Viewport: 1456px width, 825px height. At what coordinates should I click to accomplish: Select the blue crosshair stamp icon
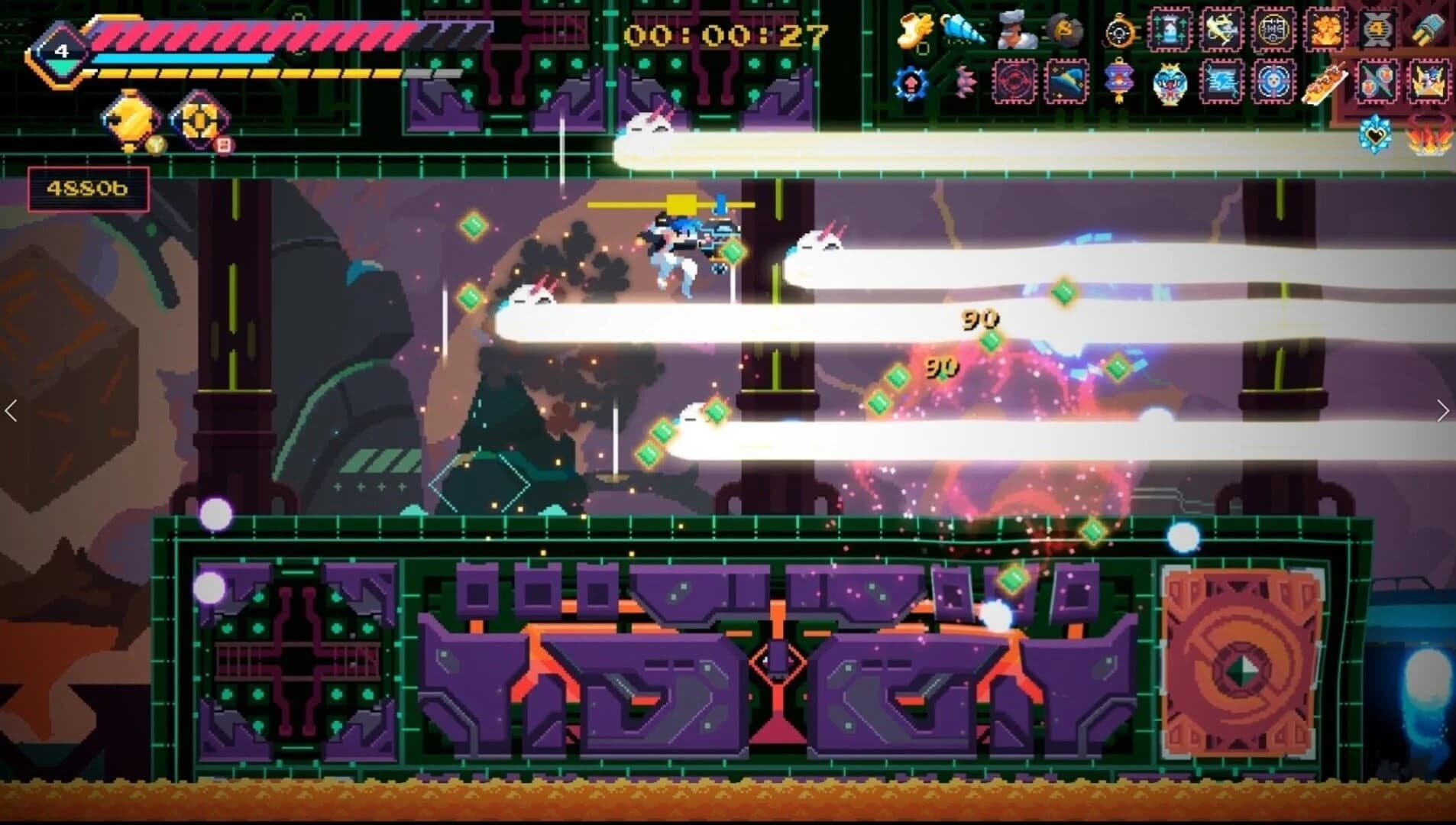coord(1275,81)
